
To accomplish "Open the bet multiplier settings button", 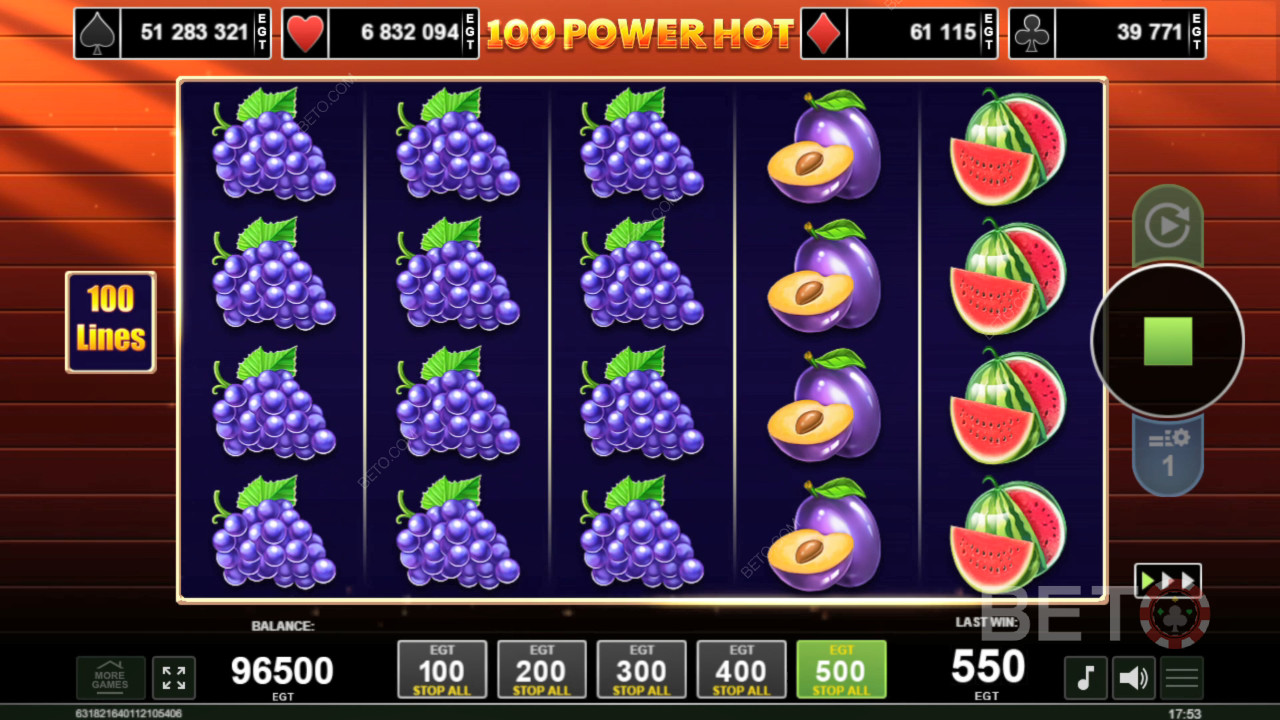I will 1167,455.
